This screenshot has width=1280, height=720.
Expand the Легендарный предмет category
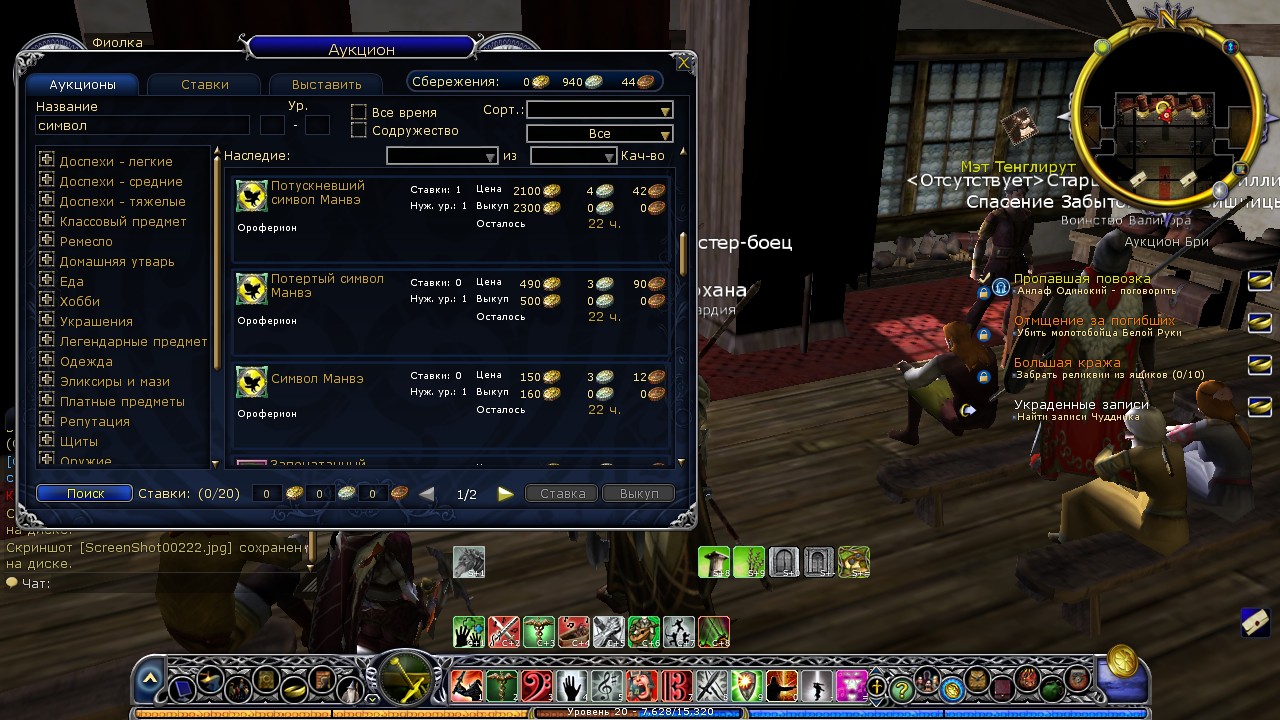coord(46,341)
